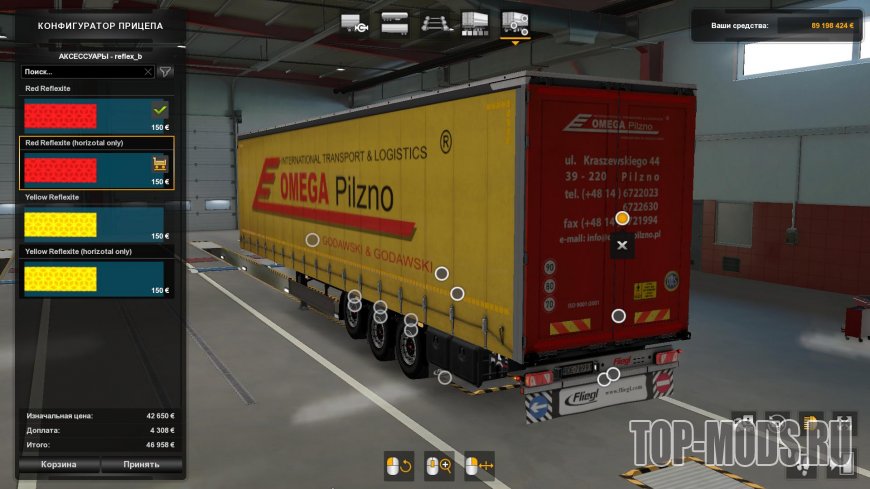
Task: Close the accessory slot with the X marker
Action: (x=622, y=245)
